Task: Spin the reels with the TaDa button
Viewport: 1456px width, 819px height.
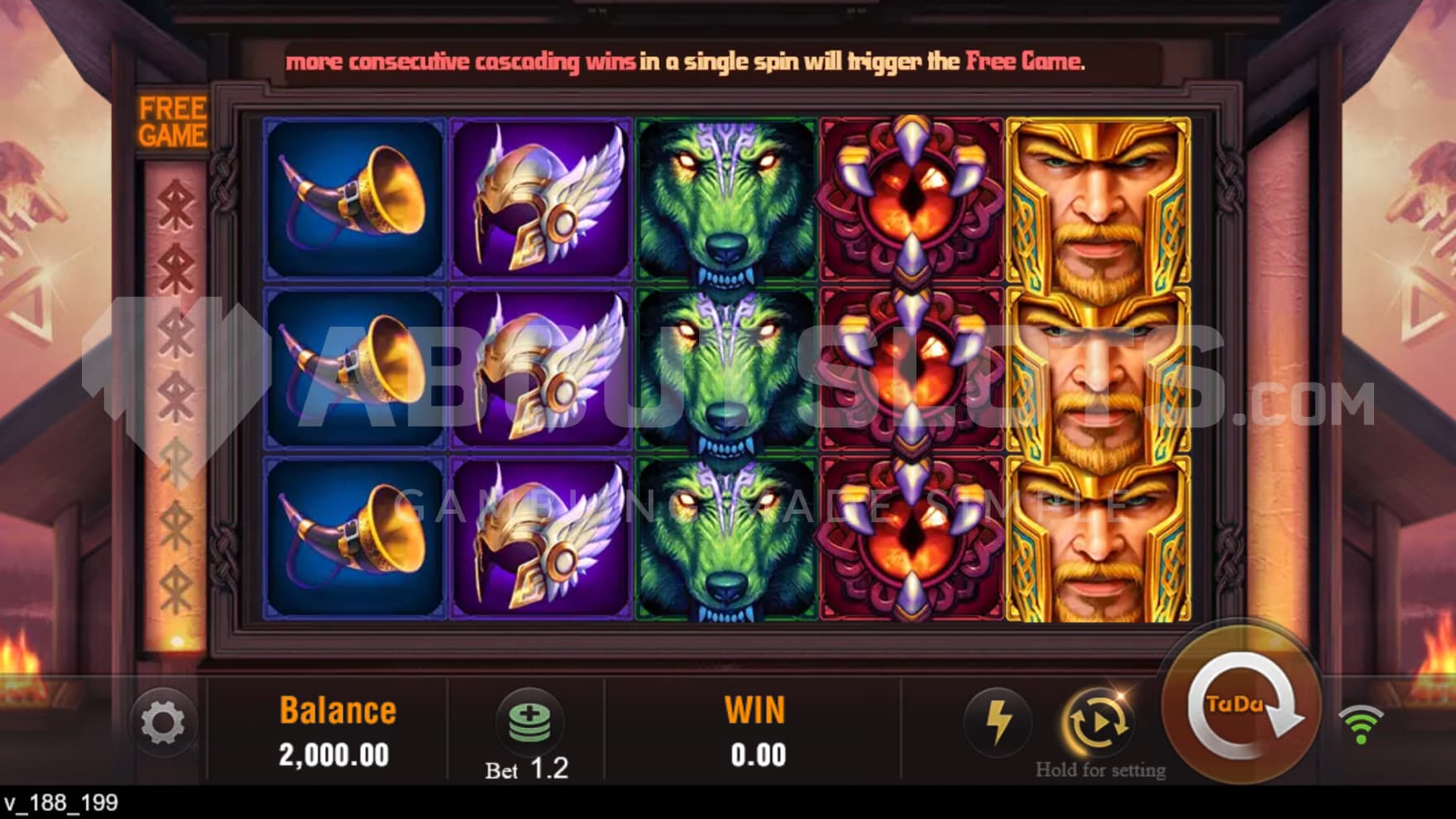Action: click(1240, 706)
